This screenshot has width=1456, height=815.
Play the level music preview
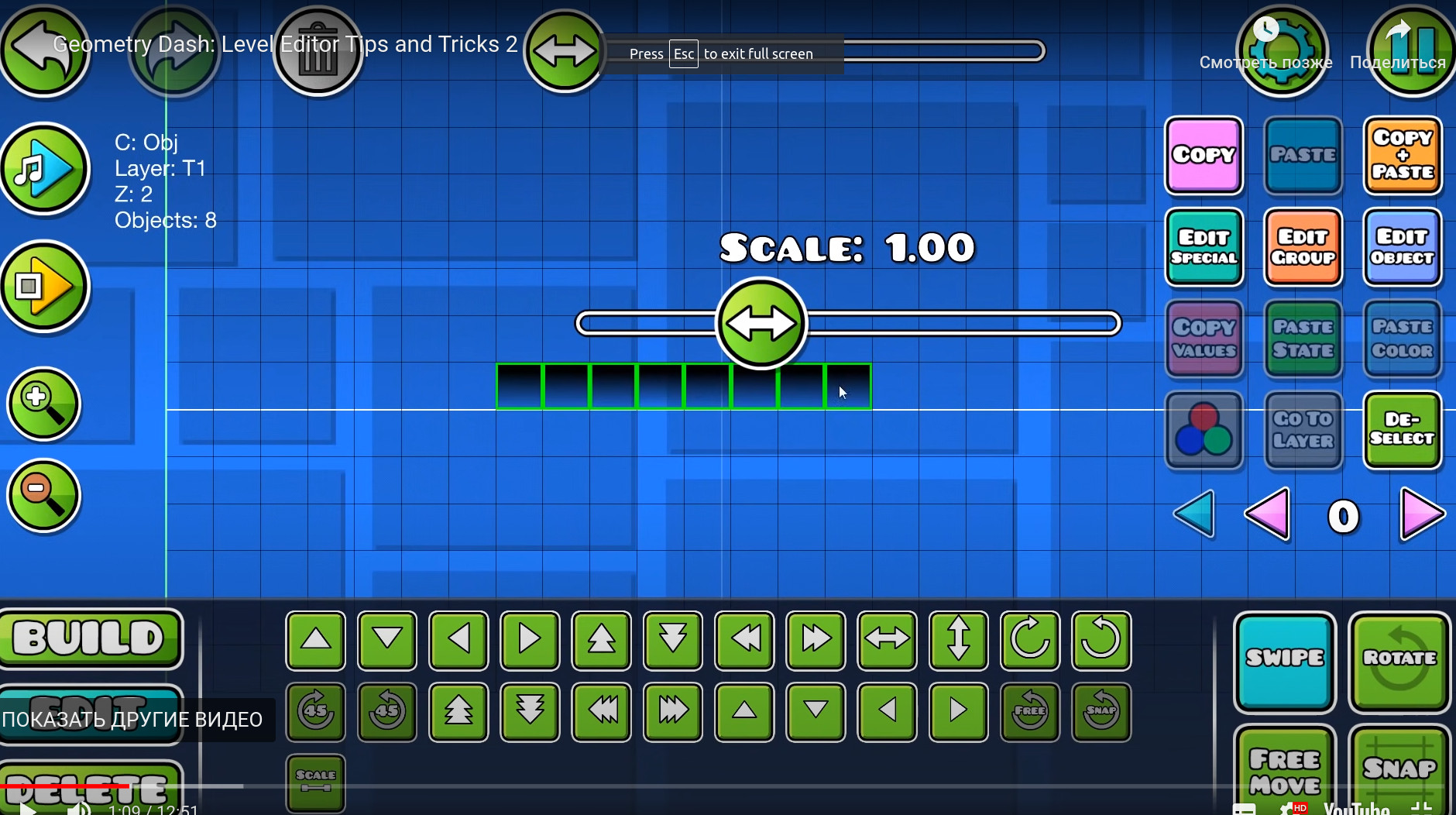(x=45, y=168)
